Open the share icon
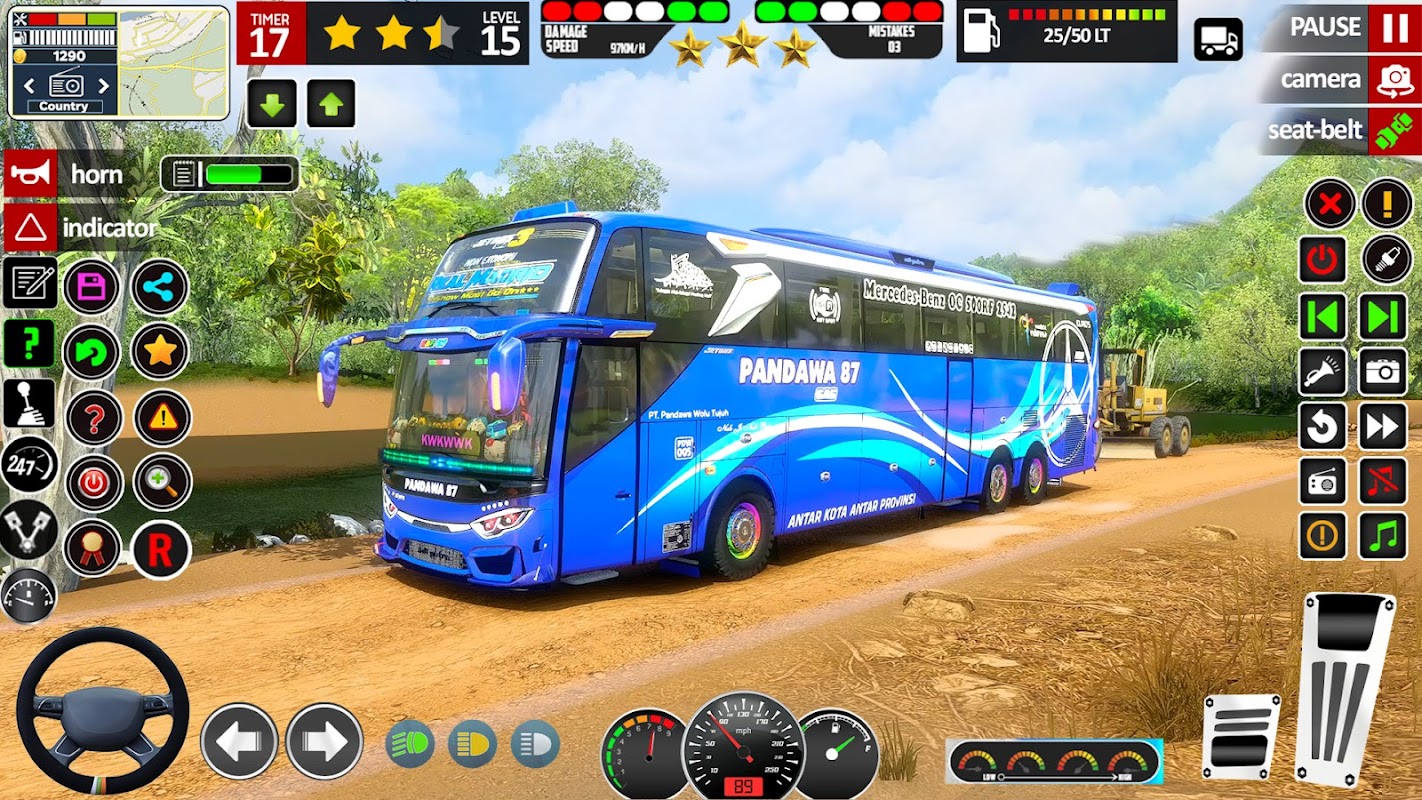Viewport: 1422px width, 800px height. click(160, 288)
